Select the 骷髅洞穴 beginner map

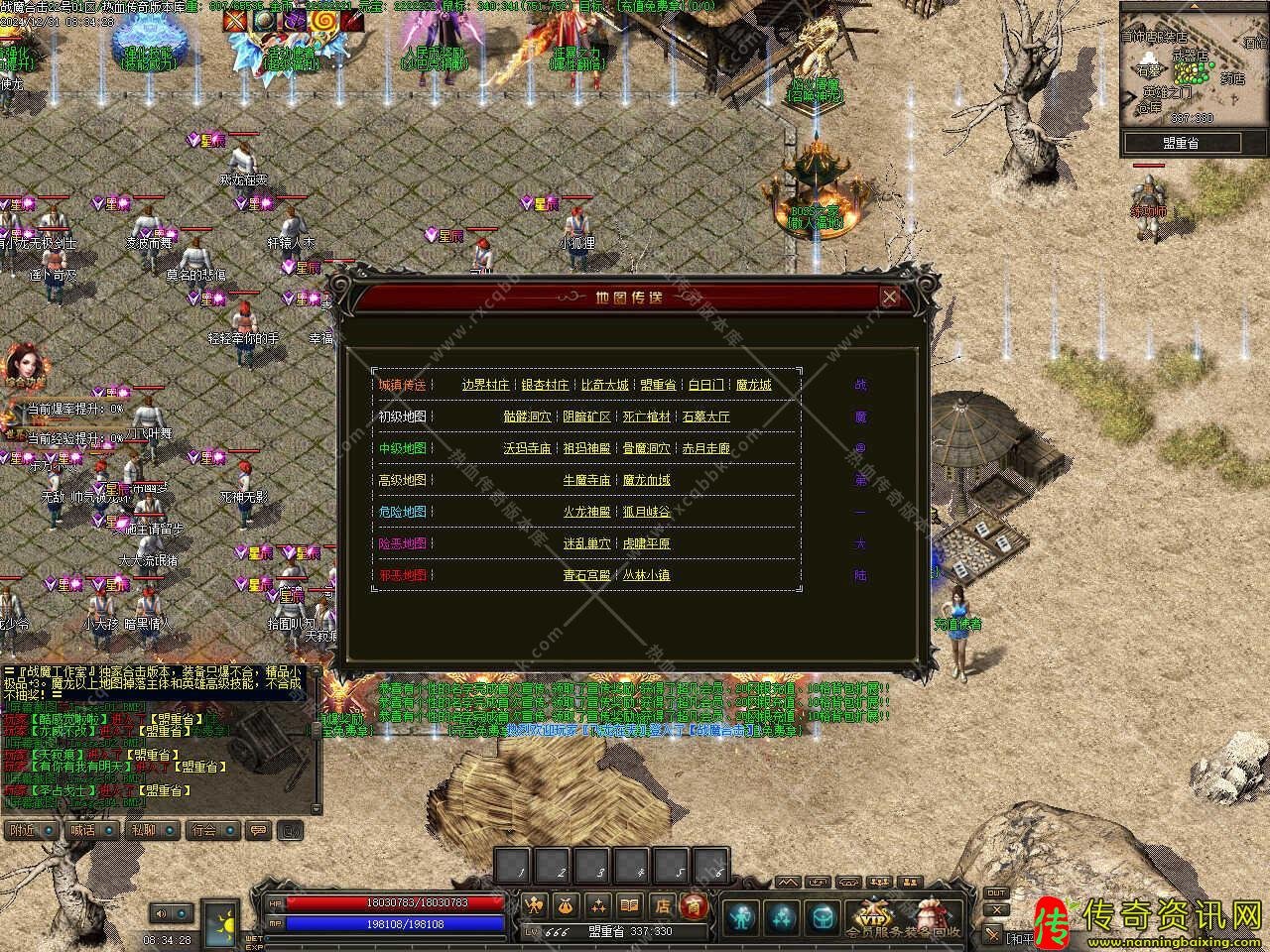(x=527, y=416)
